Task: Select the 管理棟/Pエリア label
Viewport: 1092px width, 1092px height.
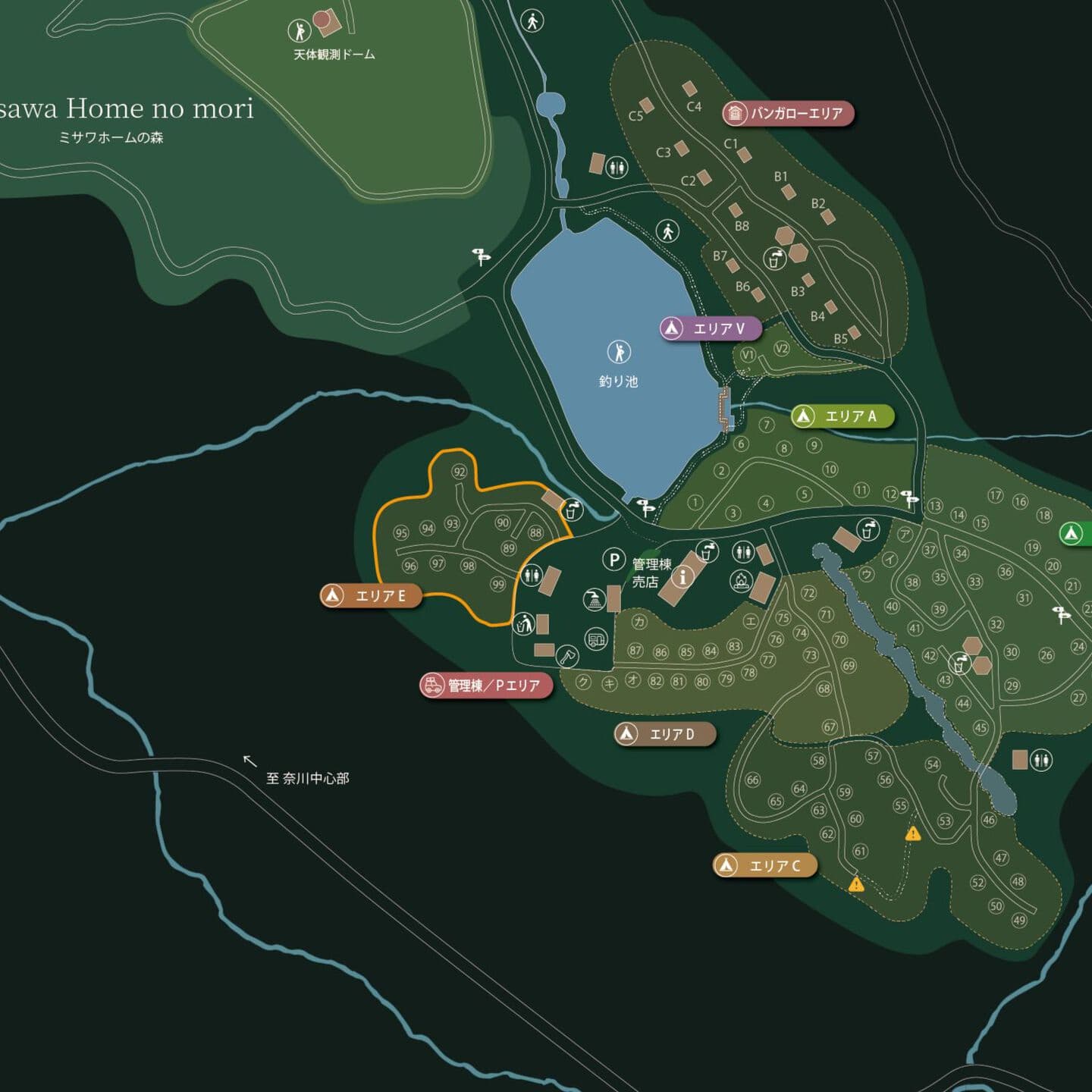Action: pos(486,686)
